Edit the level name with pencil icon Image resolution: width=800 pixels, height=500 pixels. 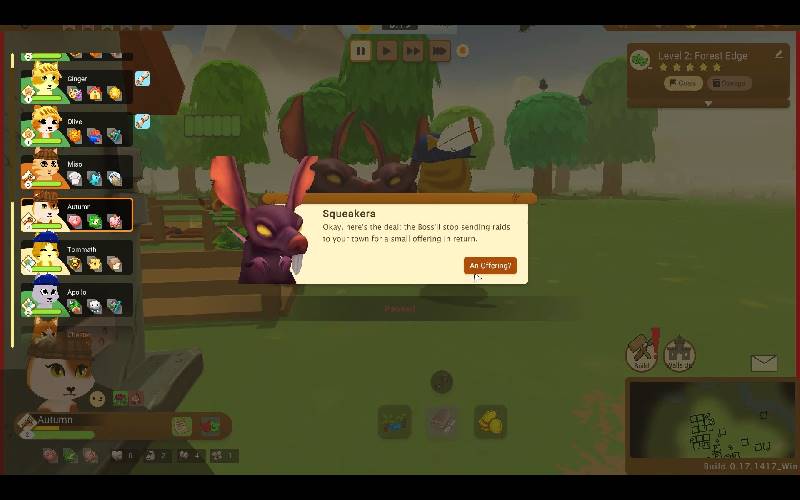(x=779, y=55)
